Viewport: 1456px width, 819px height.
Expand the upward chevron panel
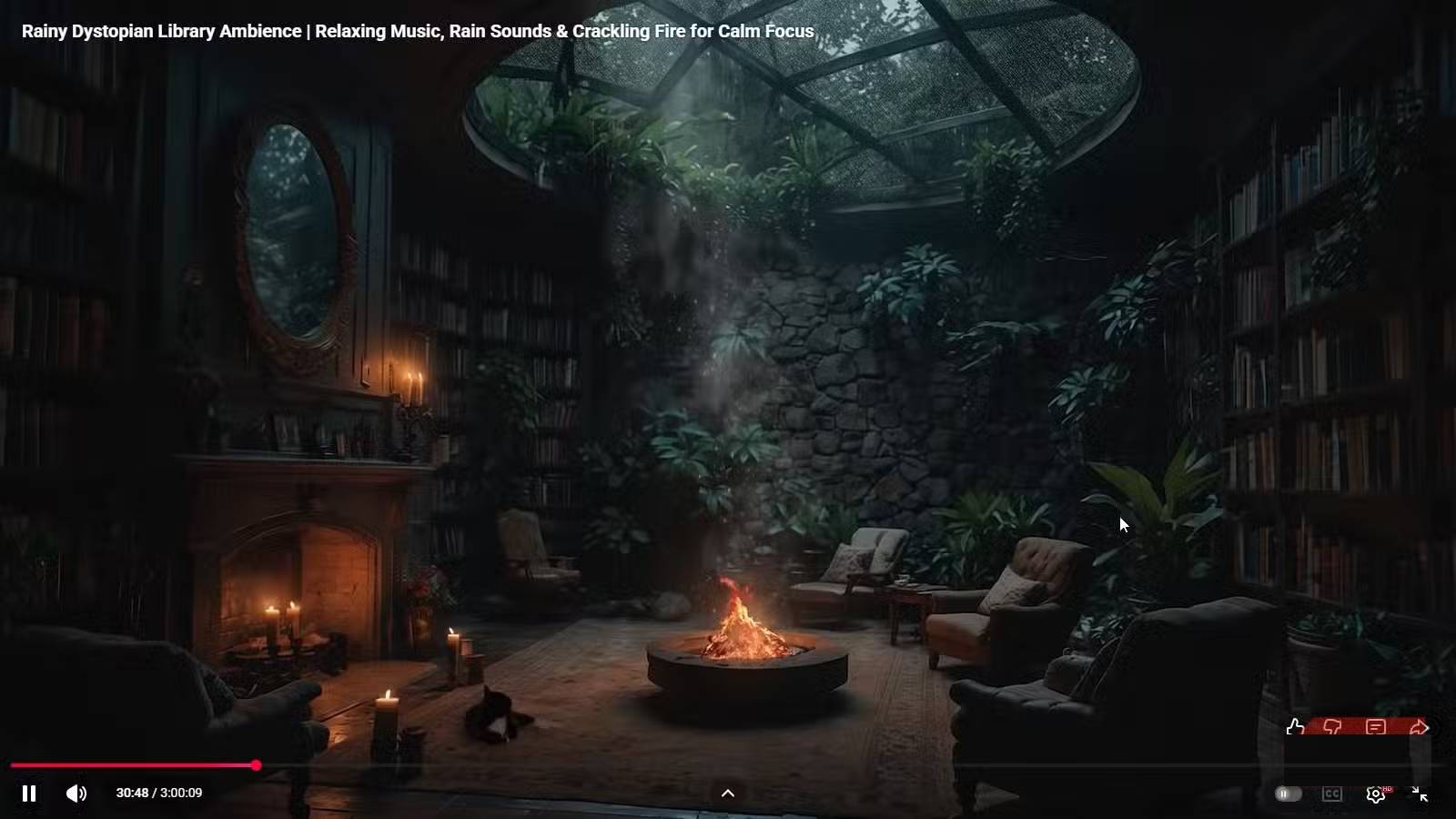pos(728,794)
